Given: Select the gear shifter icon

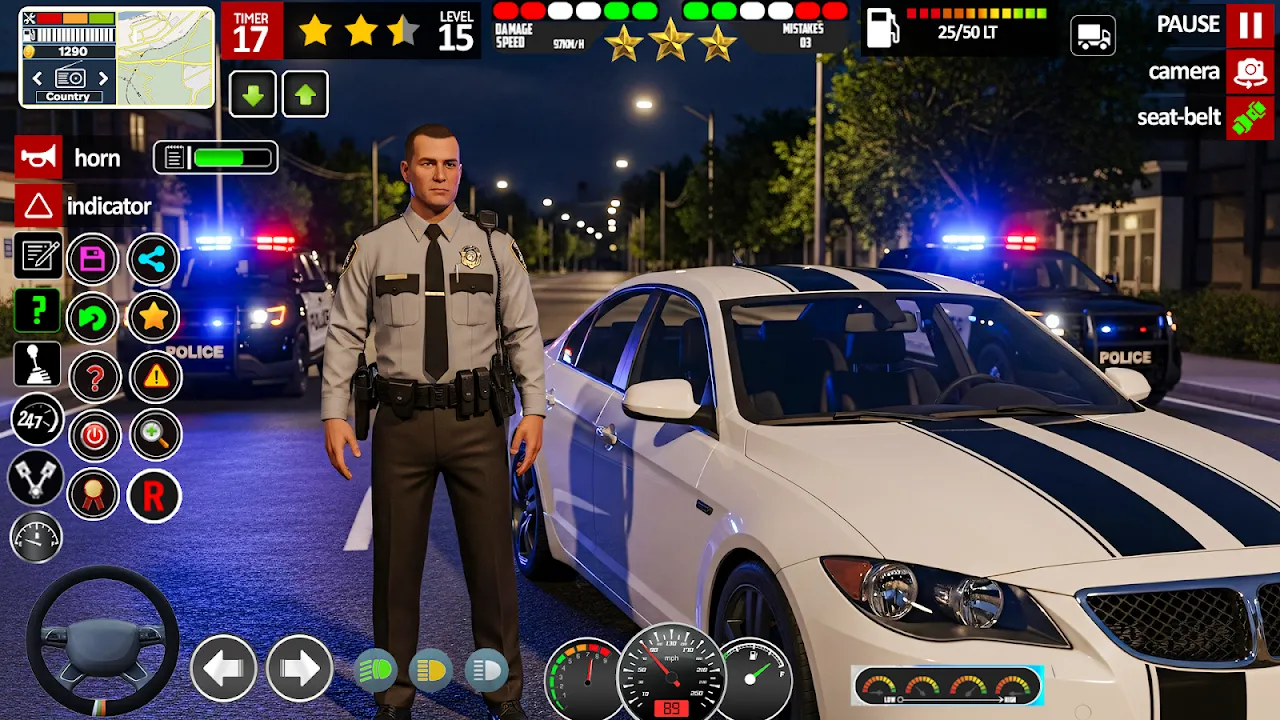Looking at the screenshot, I should (37, 365).
